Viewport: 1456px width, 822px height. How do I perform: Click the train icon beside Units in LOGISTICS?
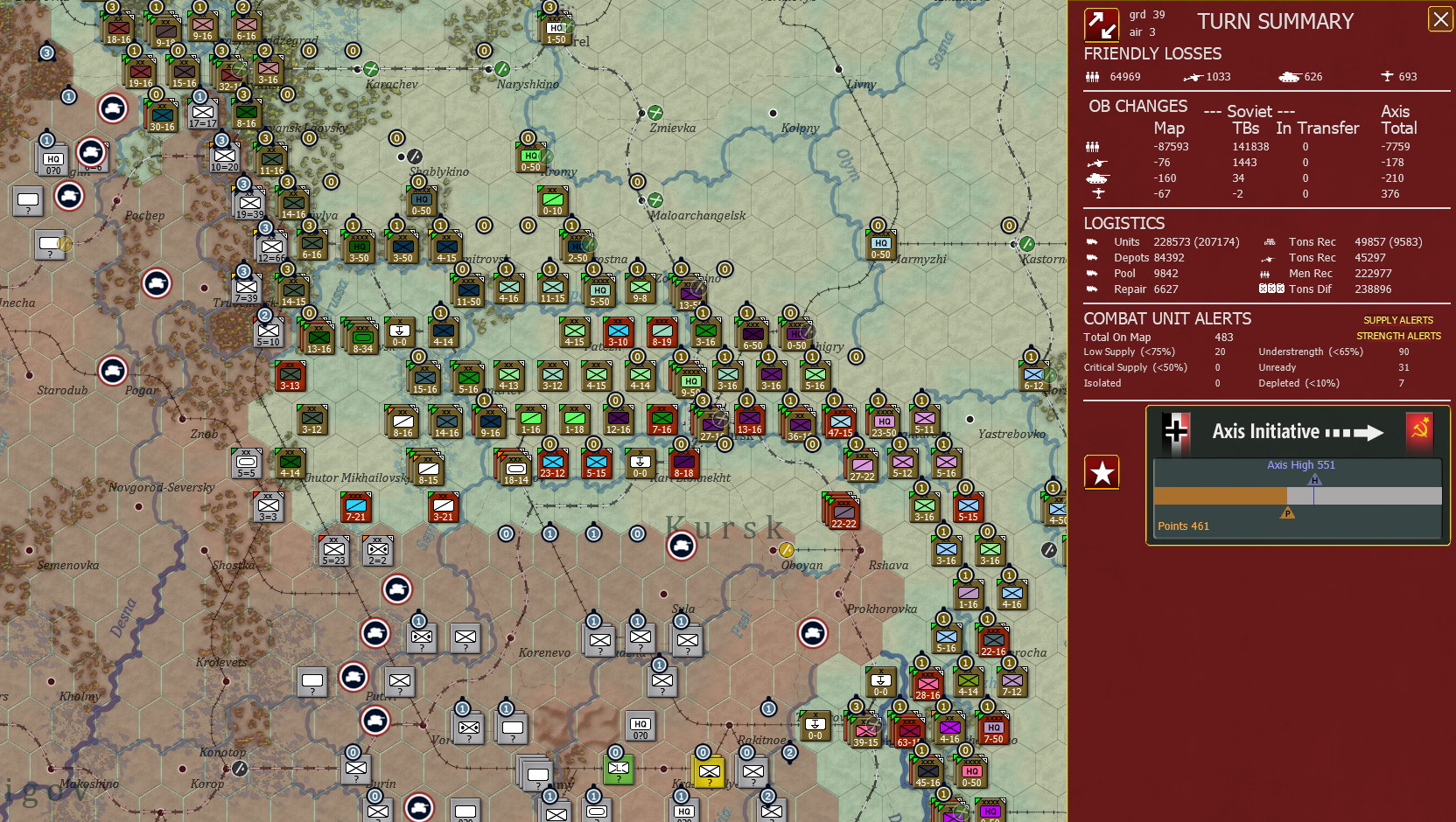click(1092, 241)
